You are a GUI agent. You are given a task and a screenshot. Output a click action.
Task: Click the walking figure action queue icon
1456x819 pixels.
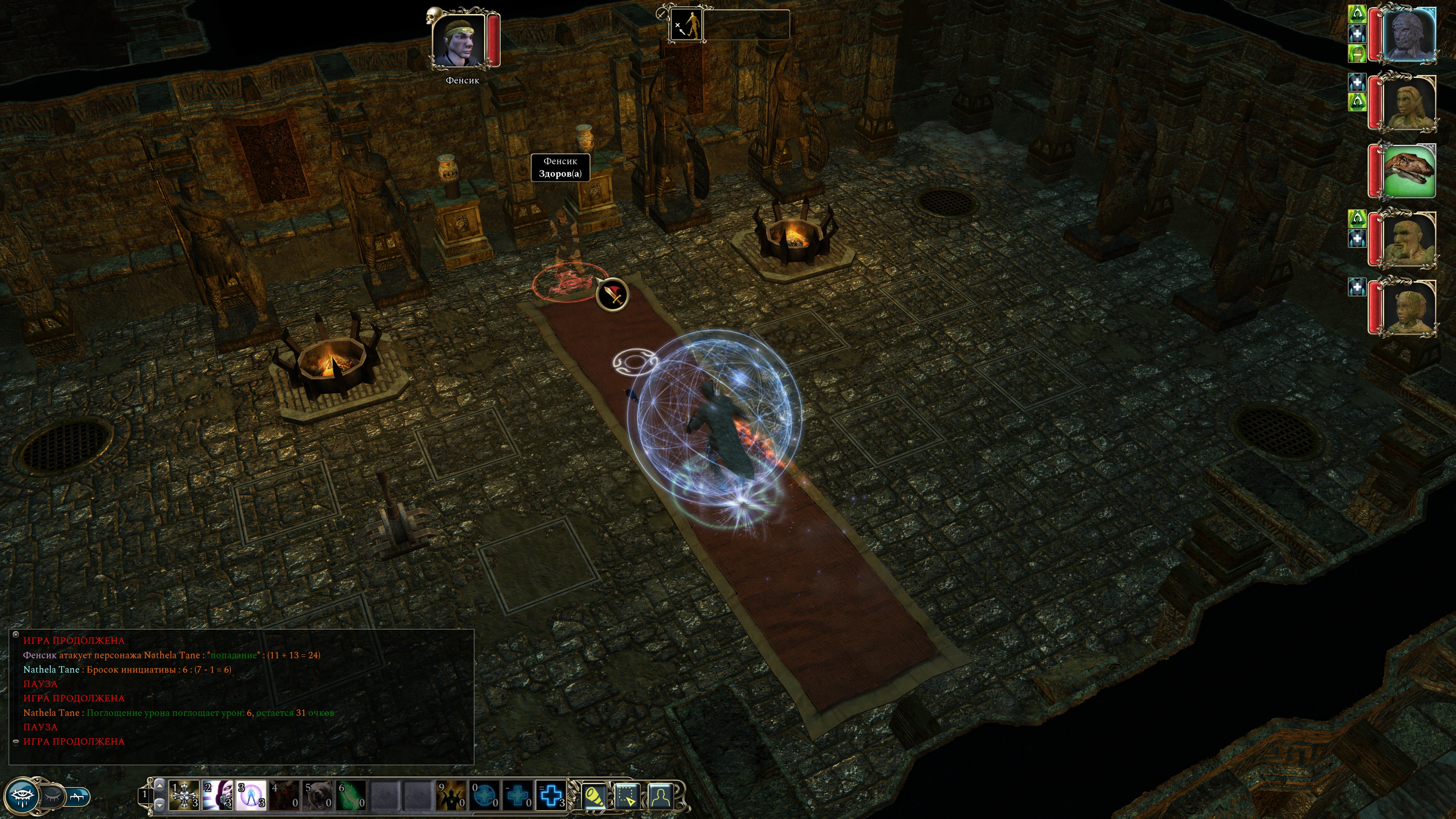686,25
